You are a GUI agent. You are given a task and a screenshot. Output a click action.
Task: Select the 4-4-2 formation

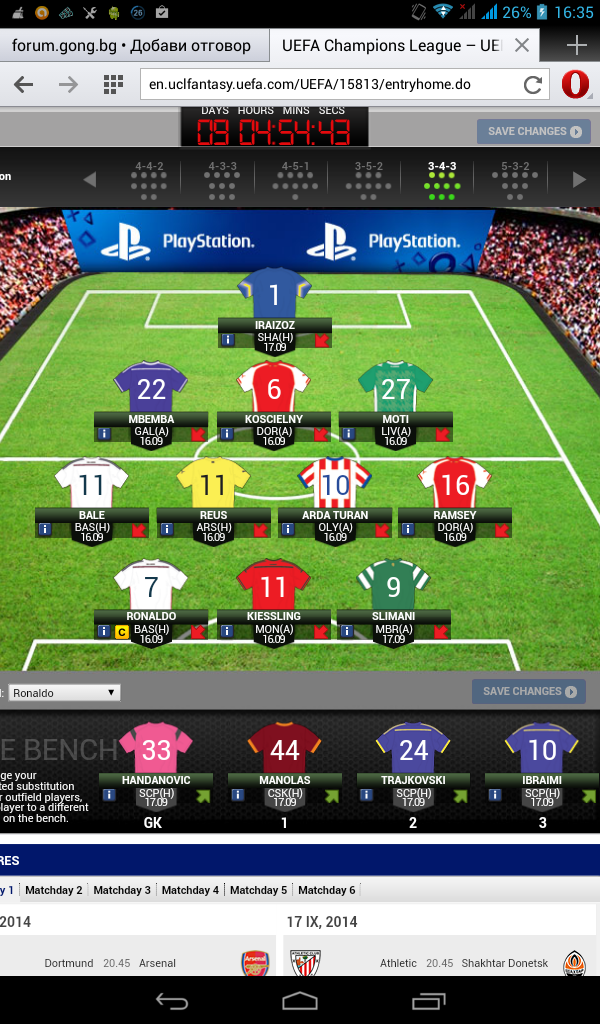148,179
